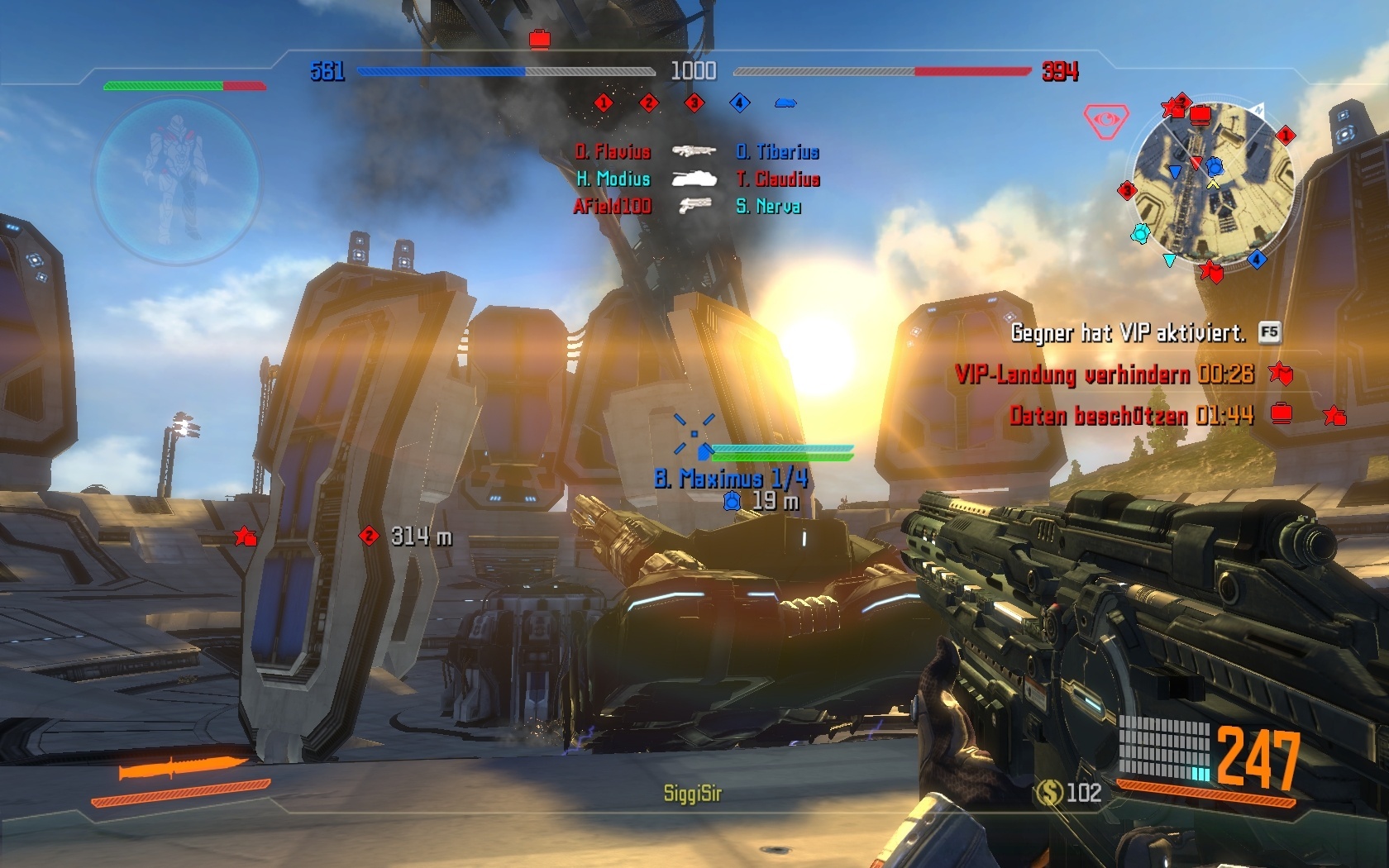Select the pistol icon next to AField100
This screenshot has width=1389, height=868.
coord(694,207)
